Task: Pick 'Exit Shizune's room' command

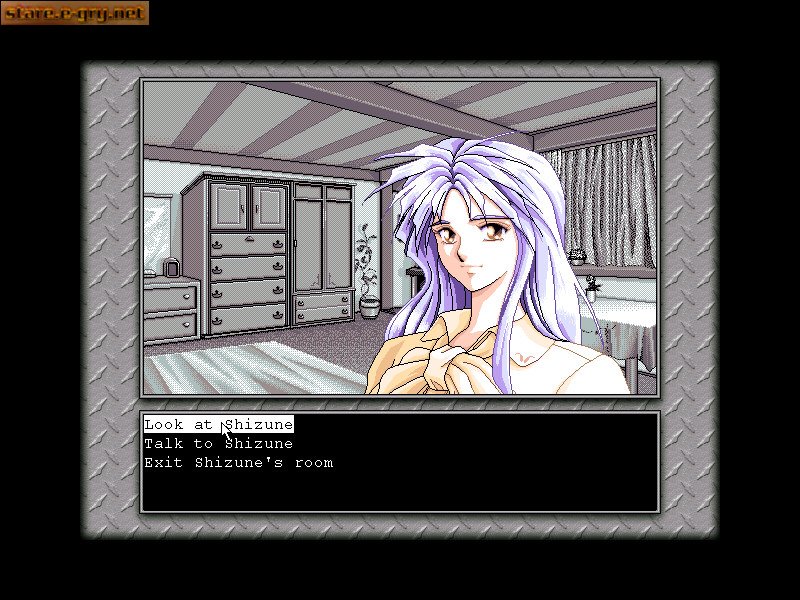Action: coord(238,463)
